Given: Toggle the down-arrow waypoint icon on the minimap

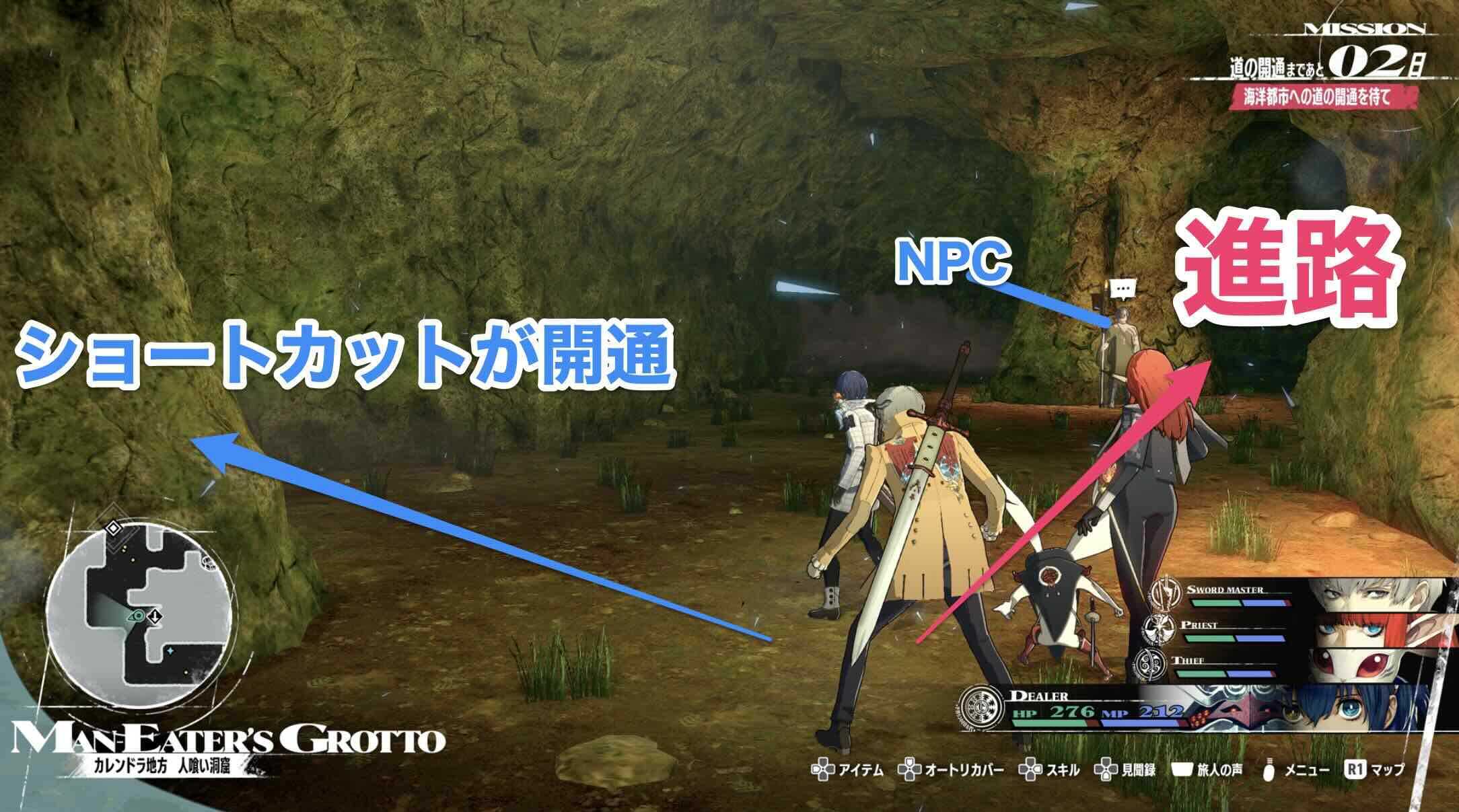Looking at the screenshot, I should point(155,617).
